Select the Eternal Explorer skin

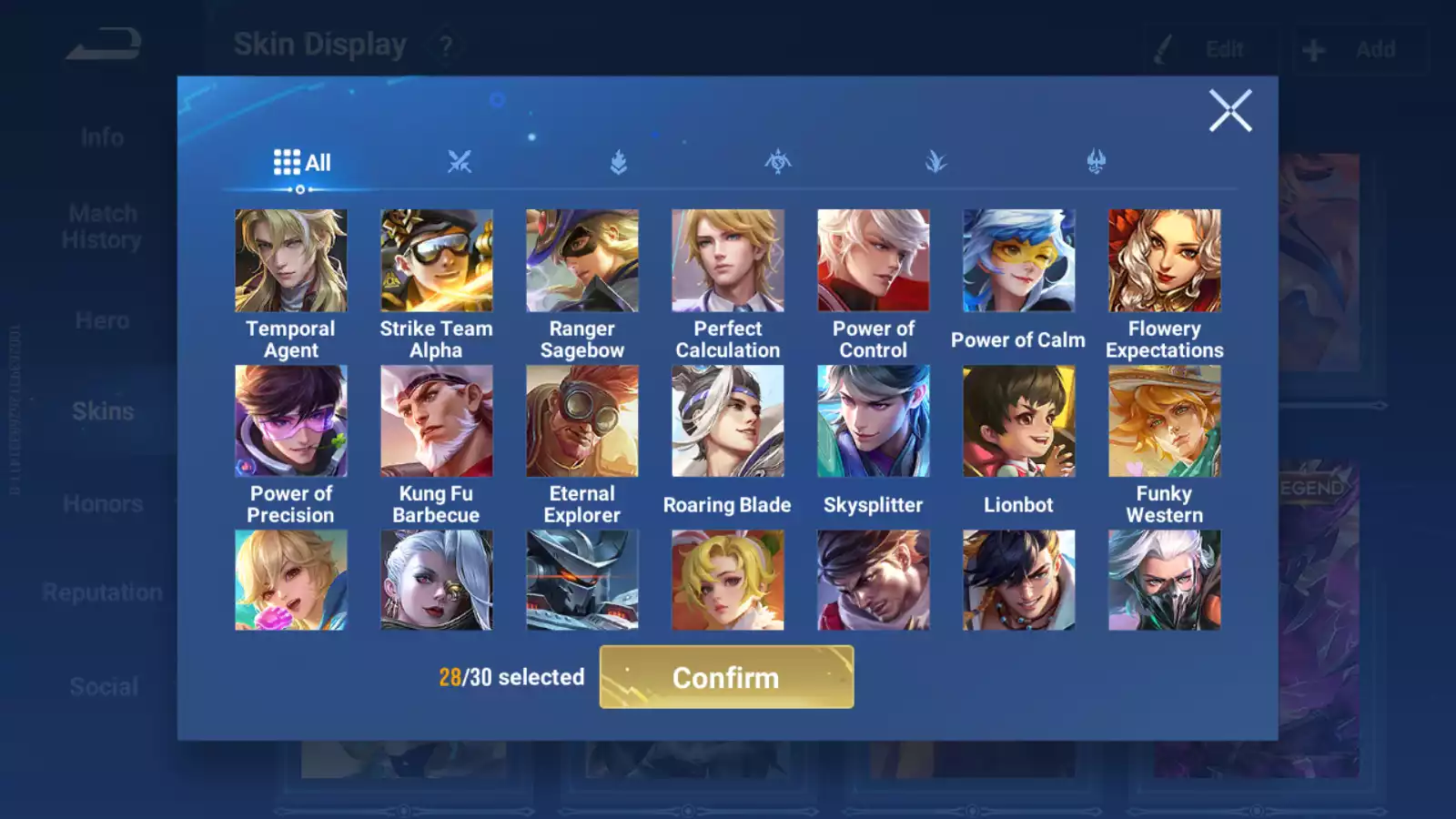[x=581, y=421]
